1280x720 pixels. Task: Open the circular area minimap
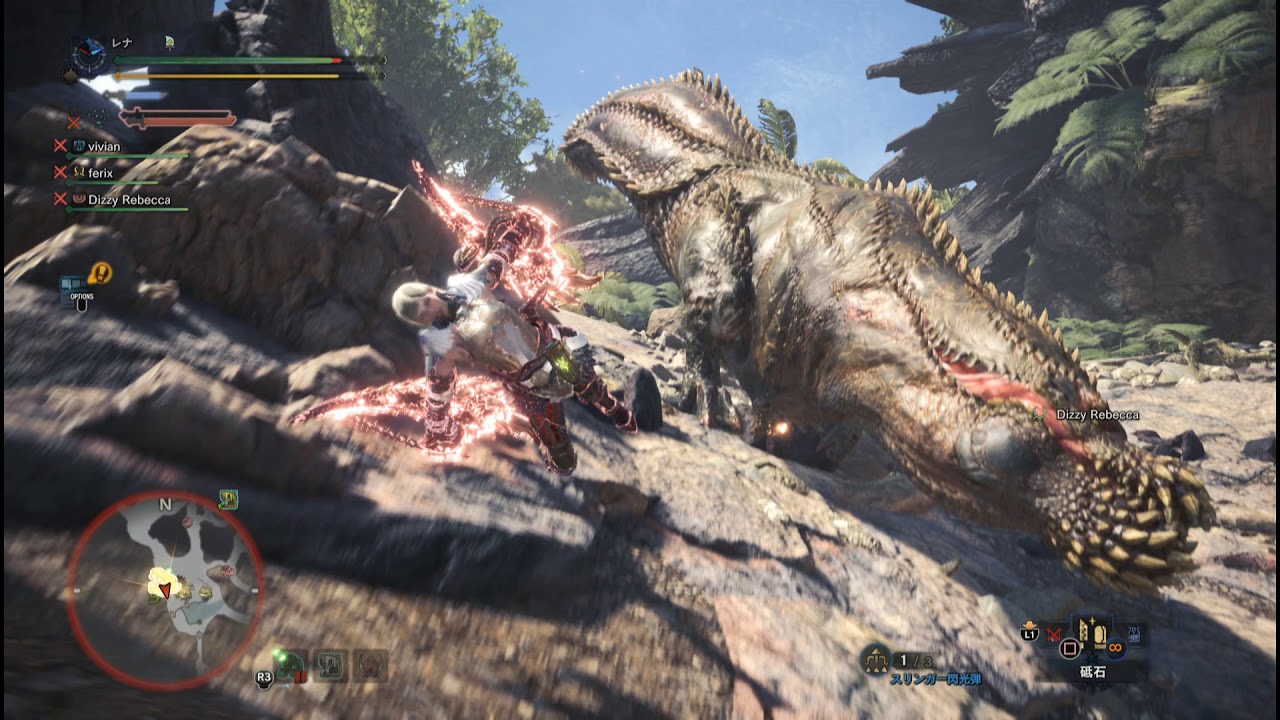point(165,590)
